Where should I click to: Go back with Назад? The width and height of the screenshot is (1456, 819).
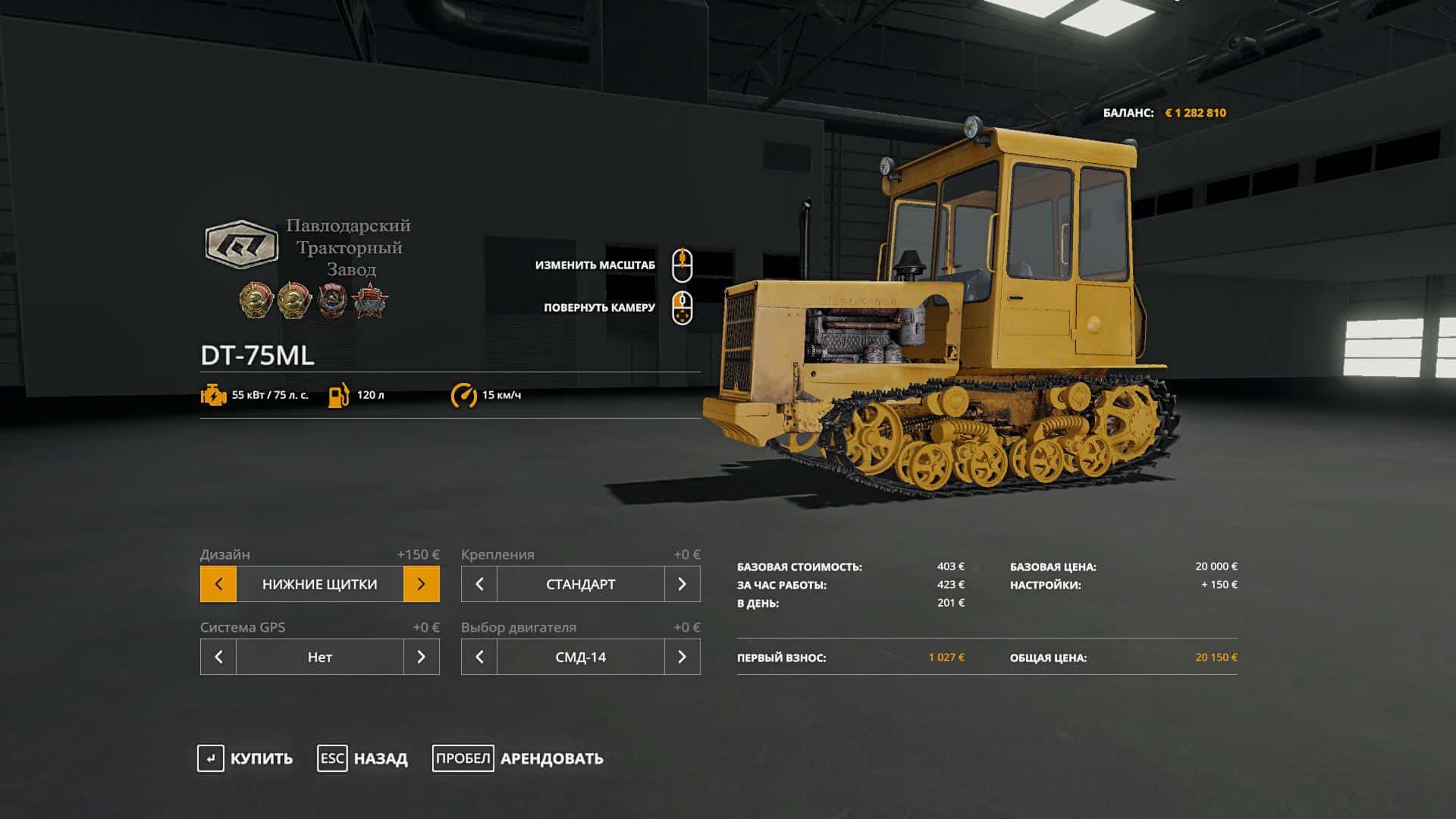(362, 758)
